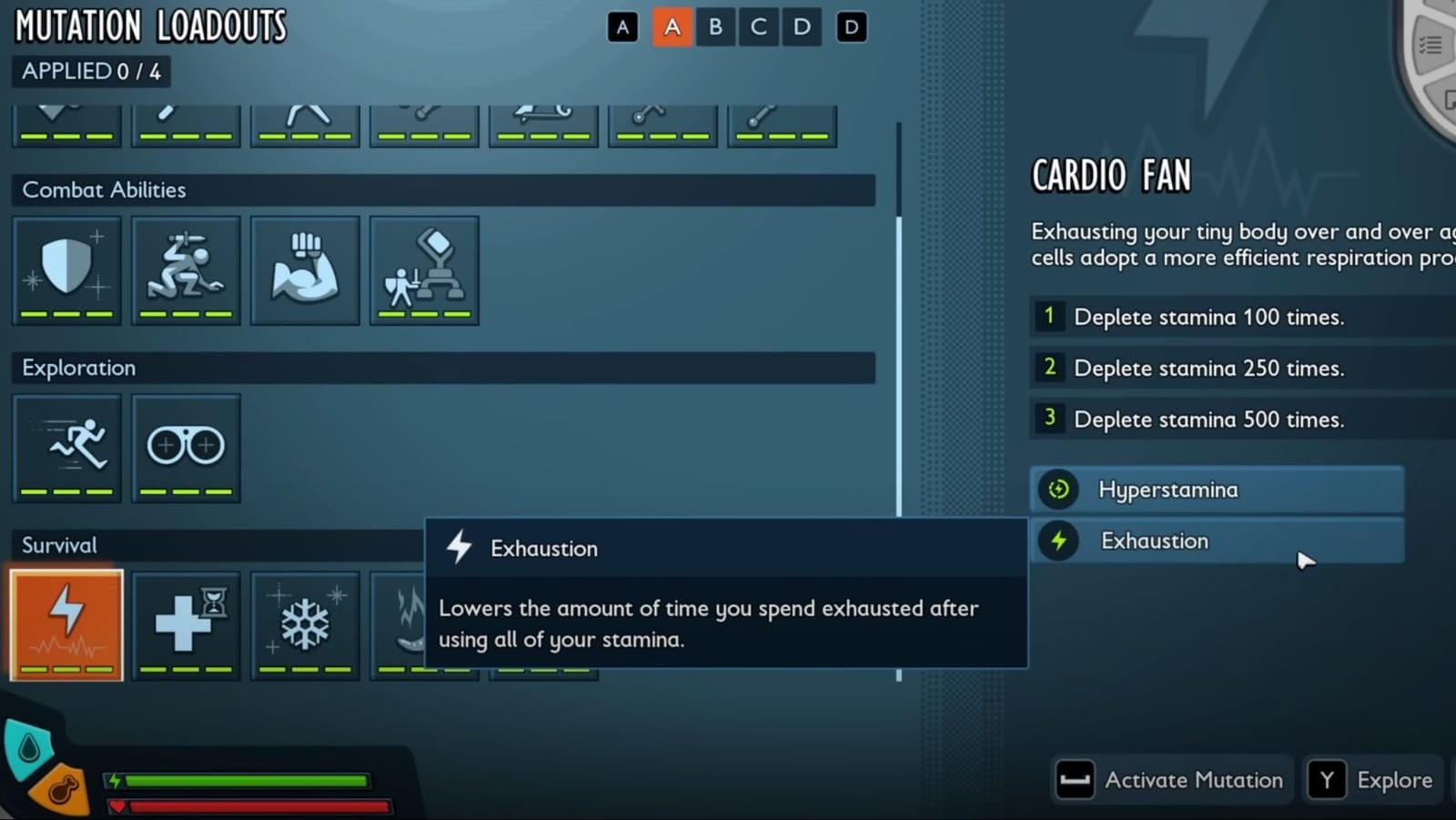Click the green stamina bar

point(246,781)
